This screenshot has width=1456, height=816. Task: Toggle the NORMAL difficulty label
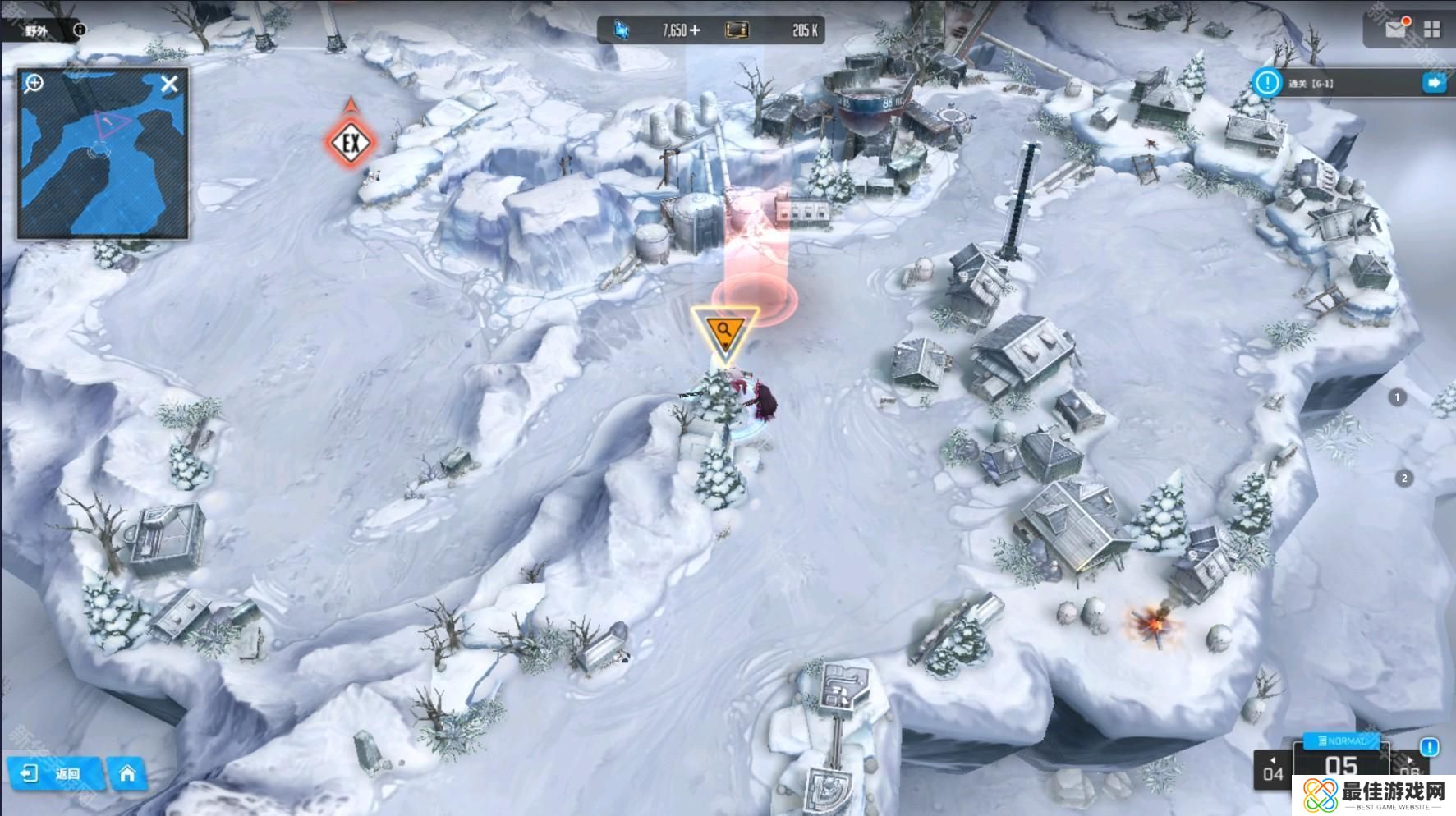1341,741
